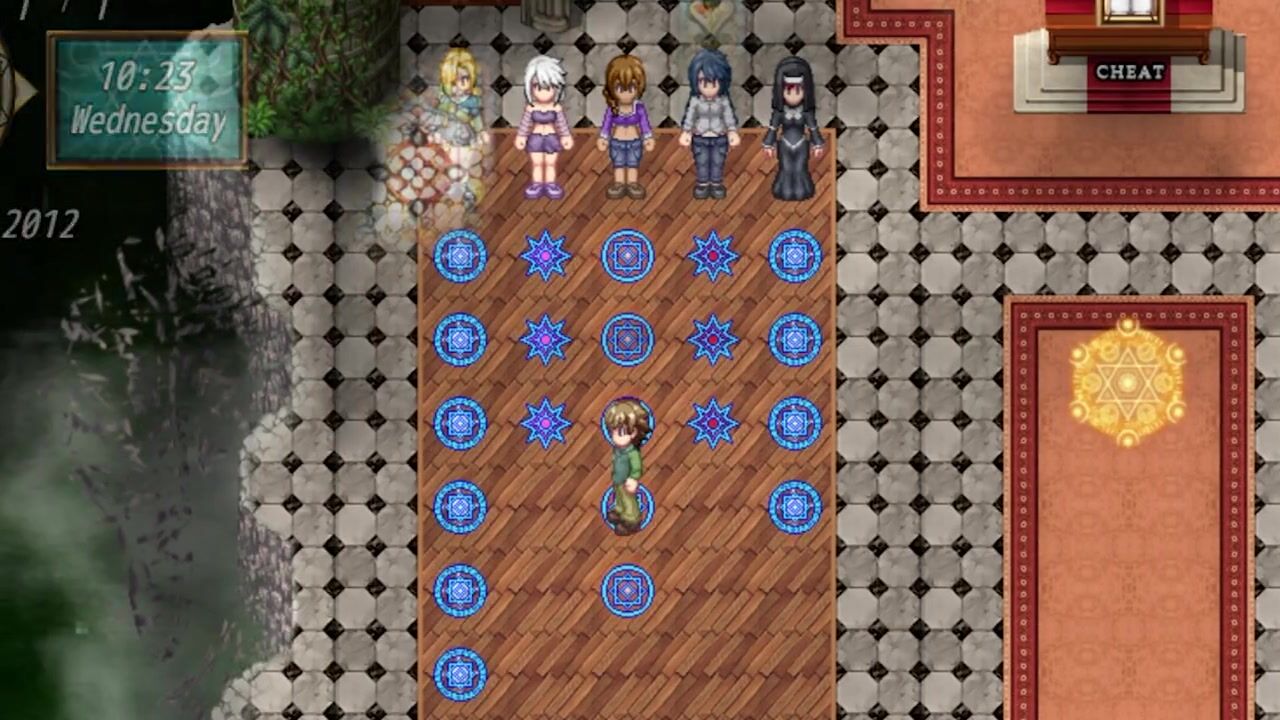Click the CHEAT label
This screenshot has height=720, width=1280.
click(x=1130, y=72)
